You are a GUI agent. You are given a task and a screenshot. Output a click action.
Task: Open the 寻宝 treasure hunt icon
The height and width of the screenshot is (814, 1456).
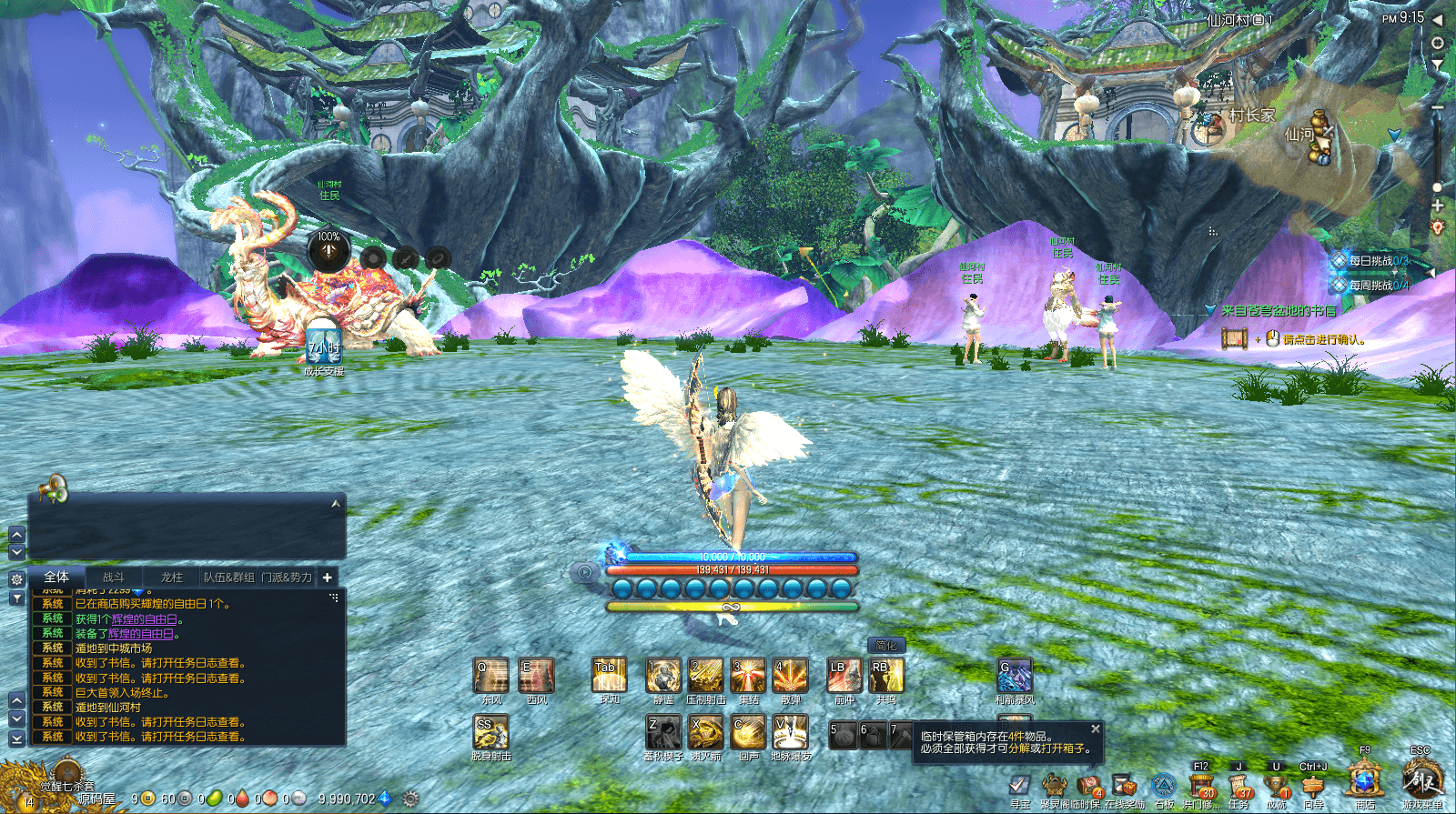1020,786
